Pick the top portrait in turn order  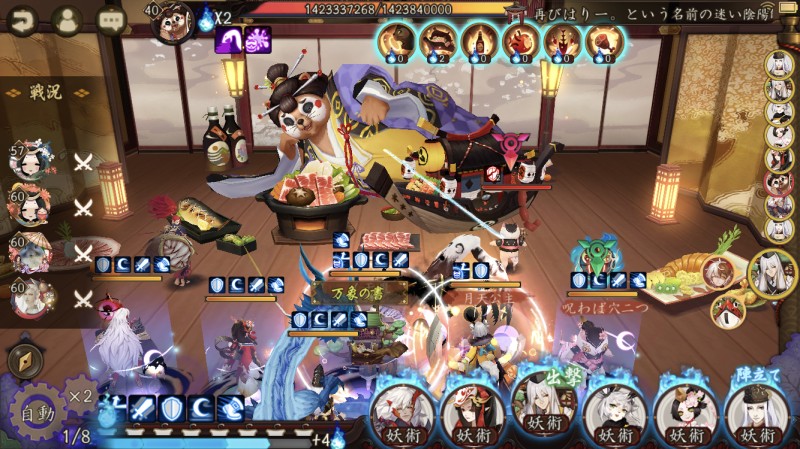[x=779, y=64]
